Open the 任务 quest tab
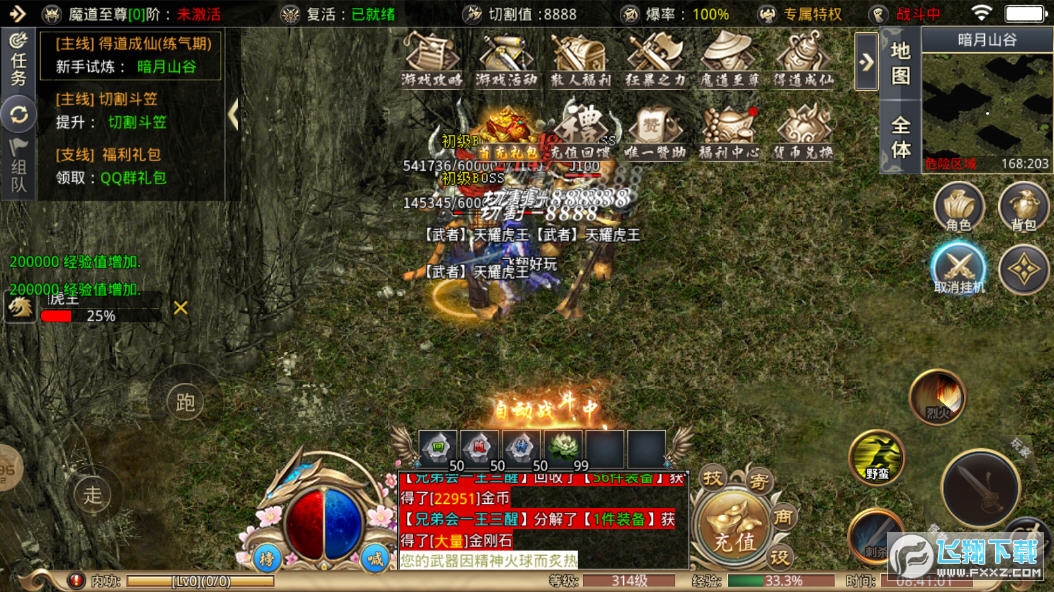 tap(18, 58)
